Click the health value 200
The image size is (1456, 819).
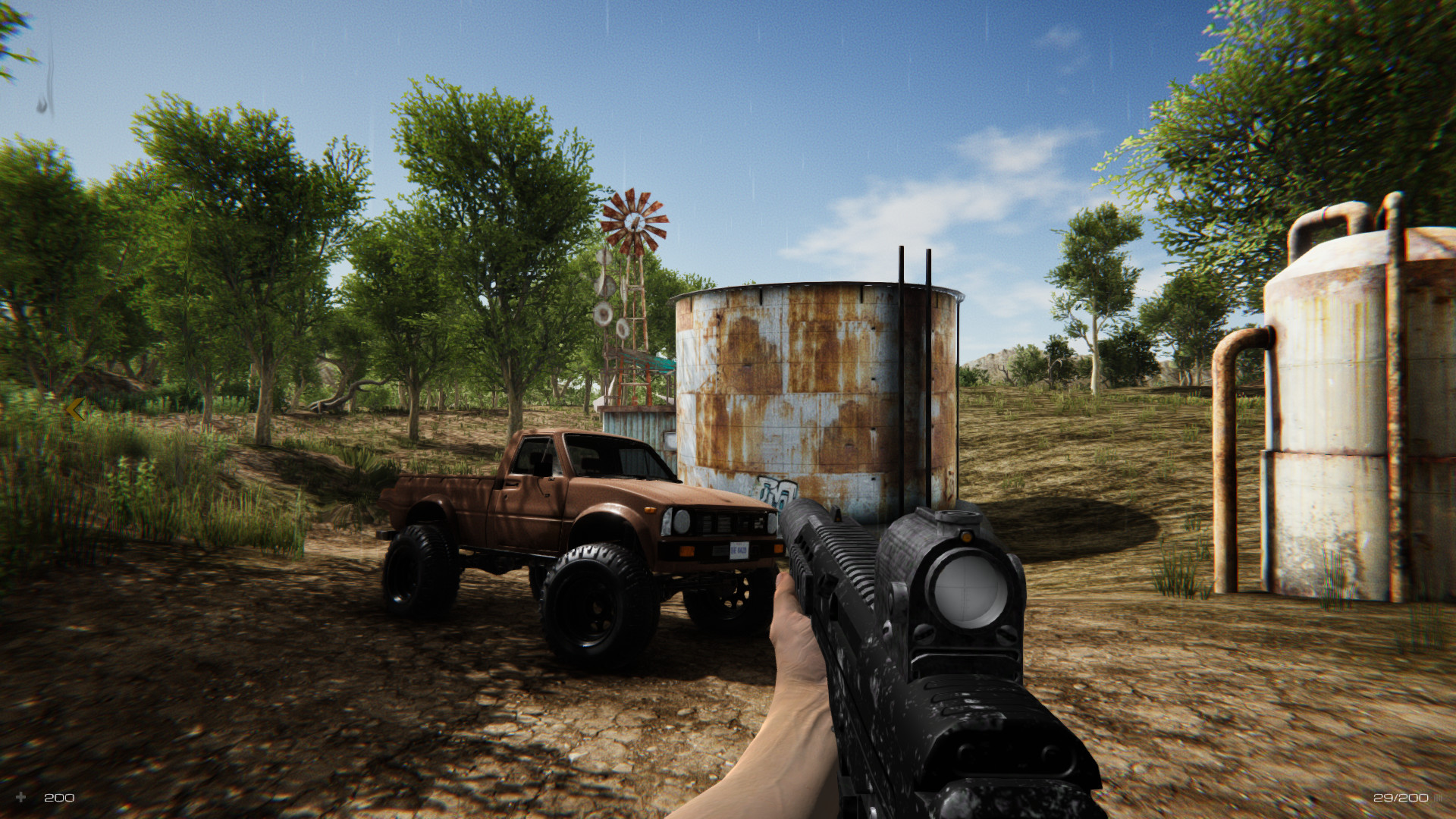tap(59, 798)
